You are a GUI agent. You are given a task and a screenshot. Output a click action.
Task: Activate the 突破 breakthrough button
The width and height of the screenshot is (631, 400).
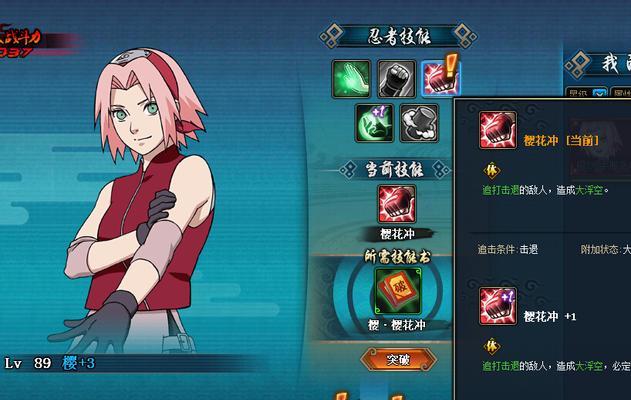pos(398,358)
